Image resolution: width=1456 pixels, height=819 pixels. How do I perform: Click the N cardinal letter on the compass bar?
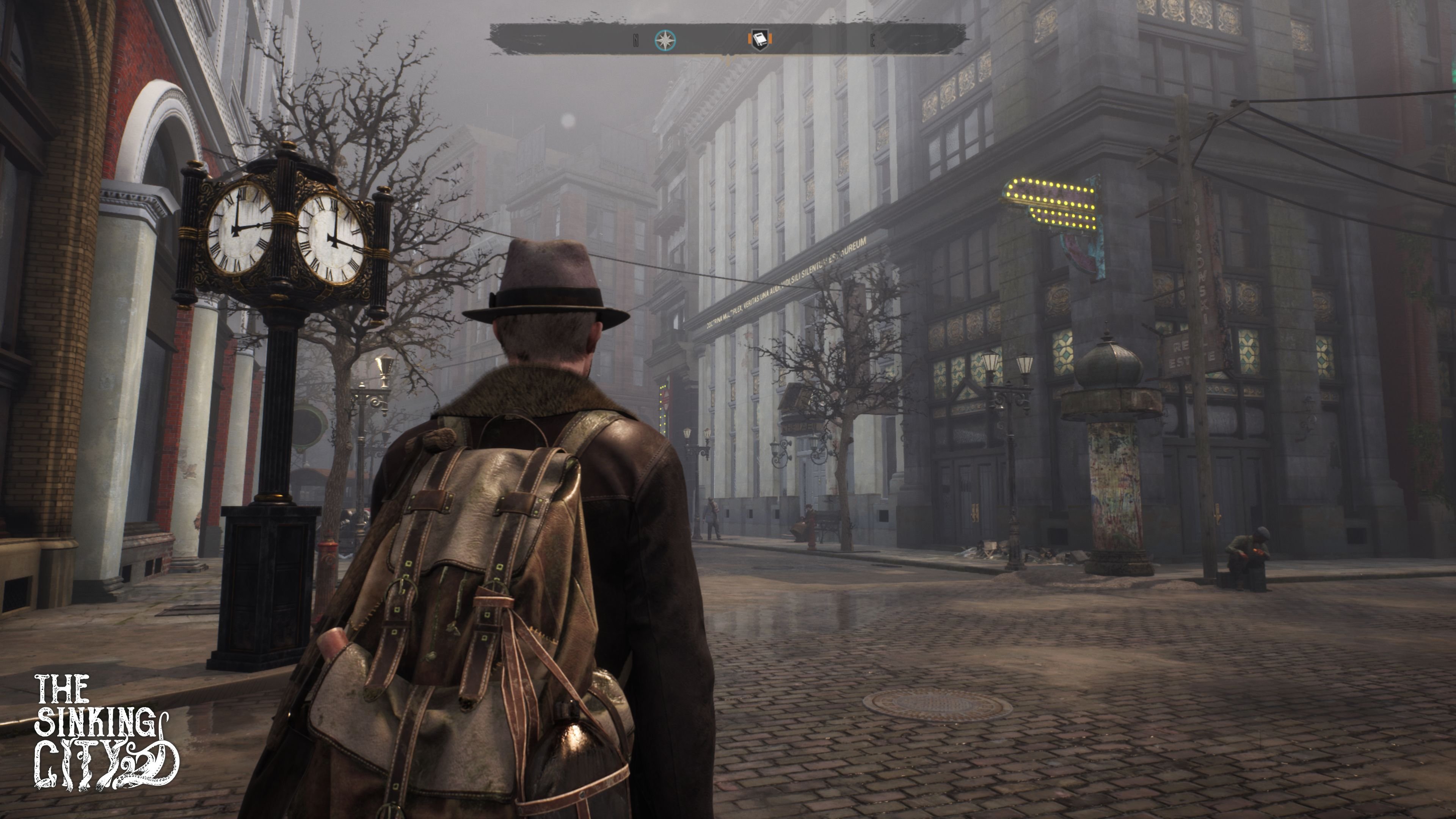click(x=636, y=39)
